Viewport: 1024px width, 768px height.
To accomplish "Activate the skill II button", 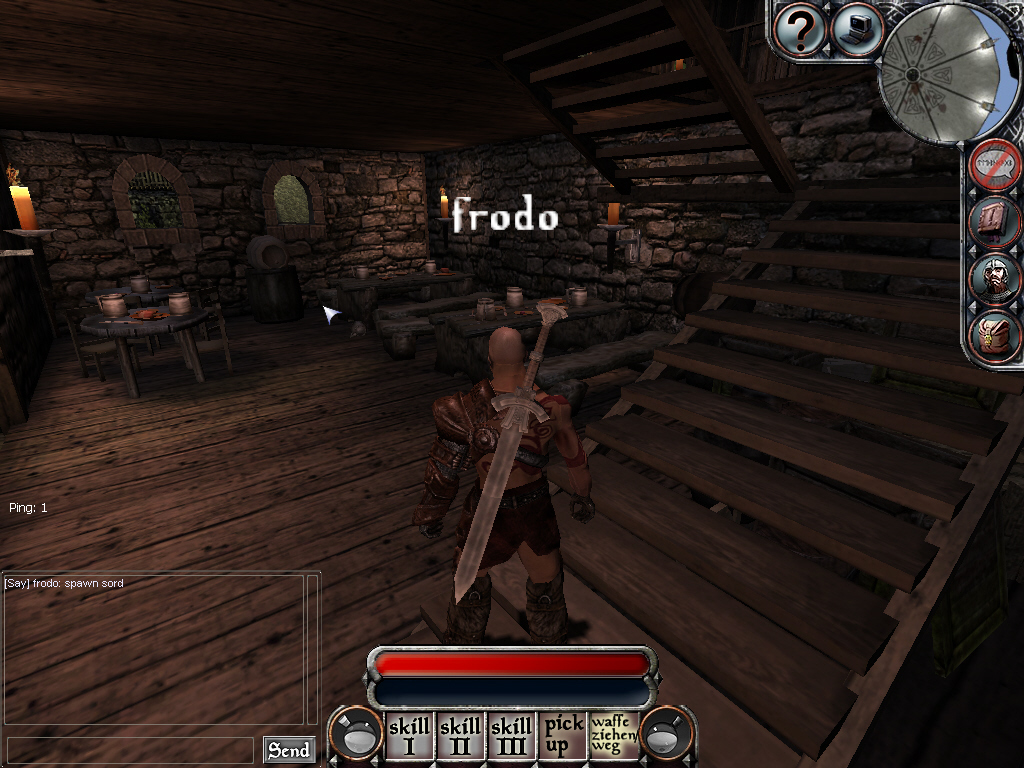I will tap(460, 735).
